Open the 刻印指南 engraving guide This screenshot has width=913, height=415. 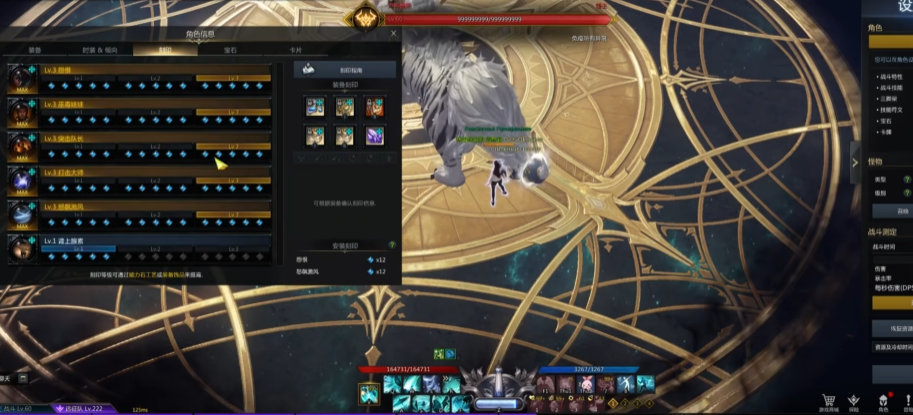(x=345, y=71)
